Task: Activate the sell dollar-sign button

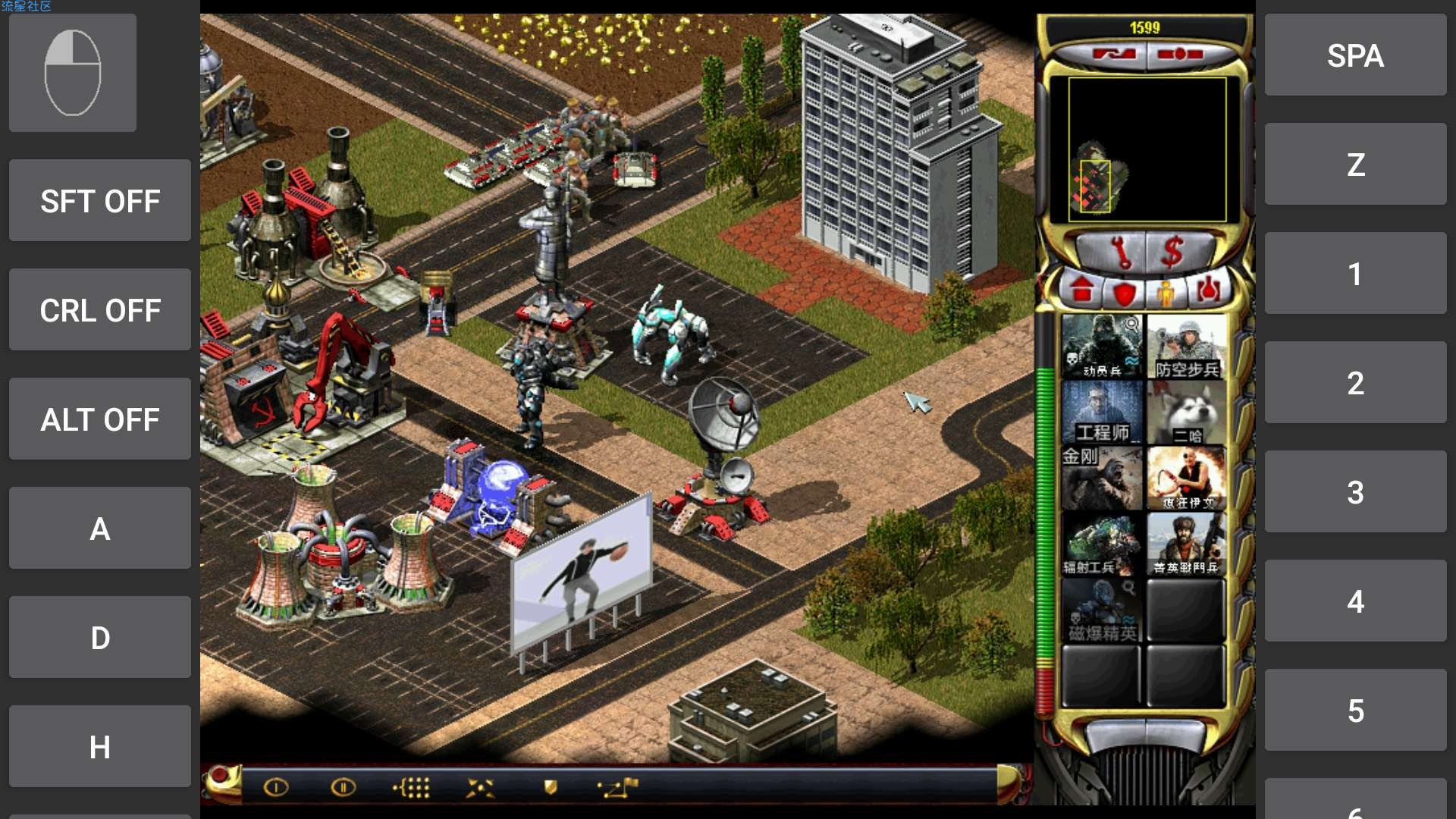Action: (x=1172, y=251)
